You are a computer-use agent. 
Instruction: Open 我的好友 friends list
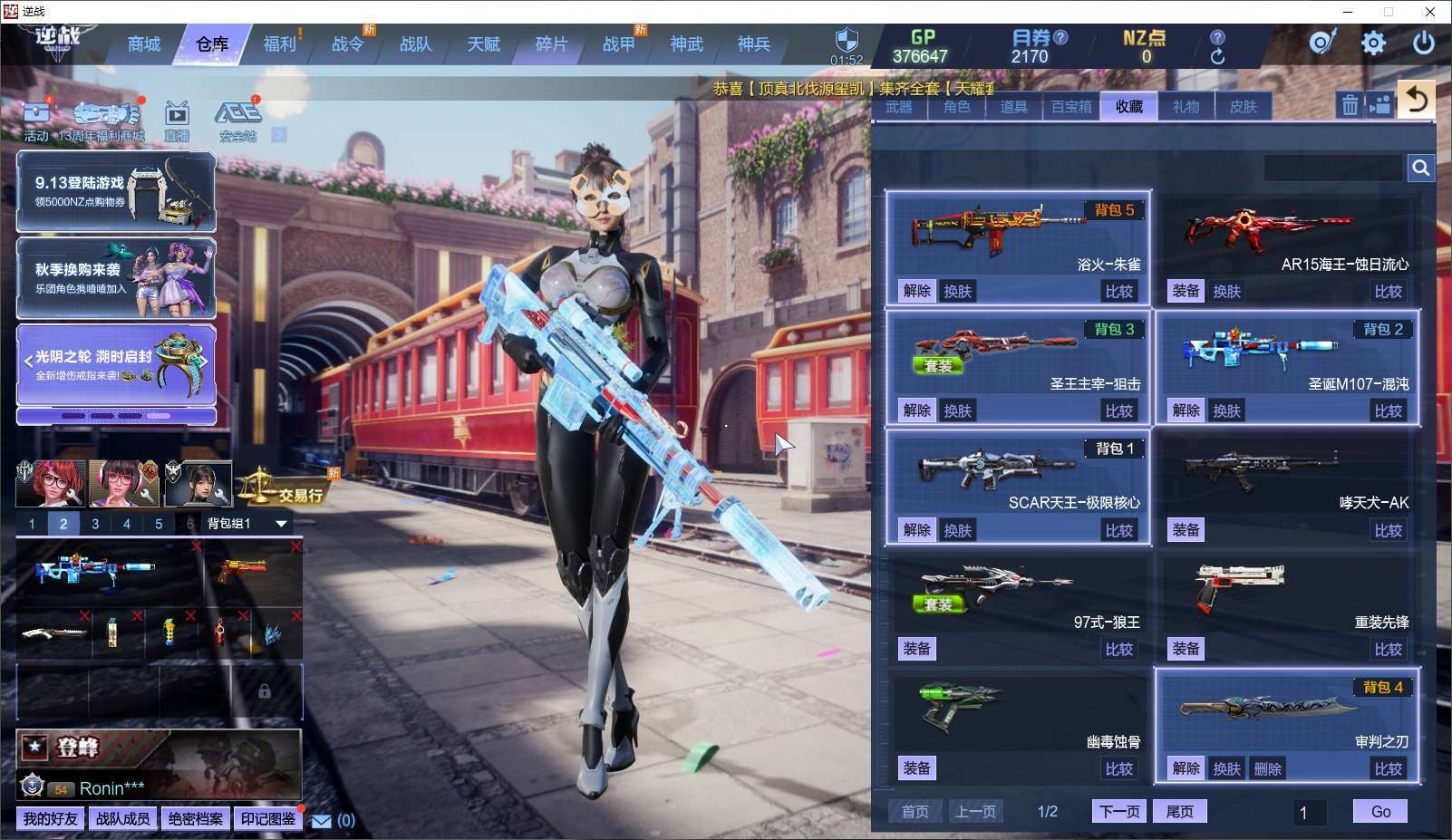point(50,819)
